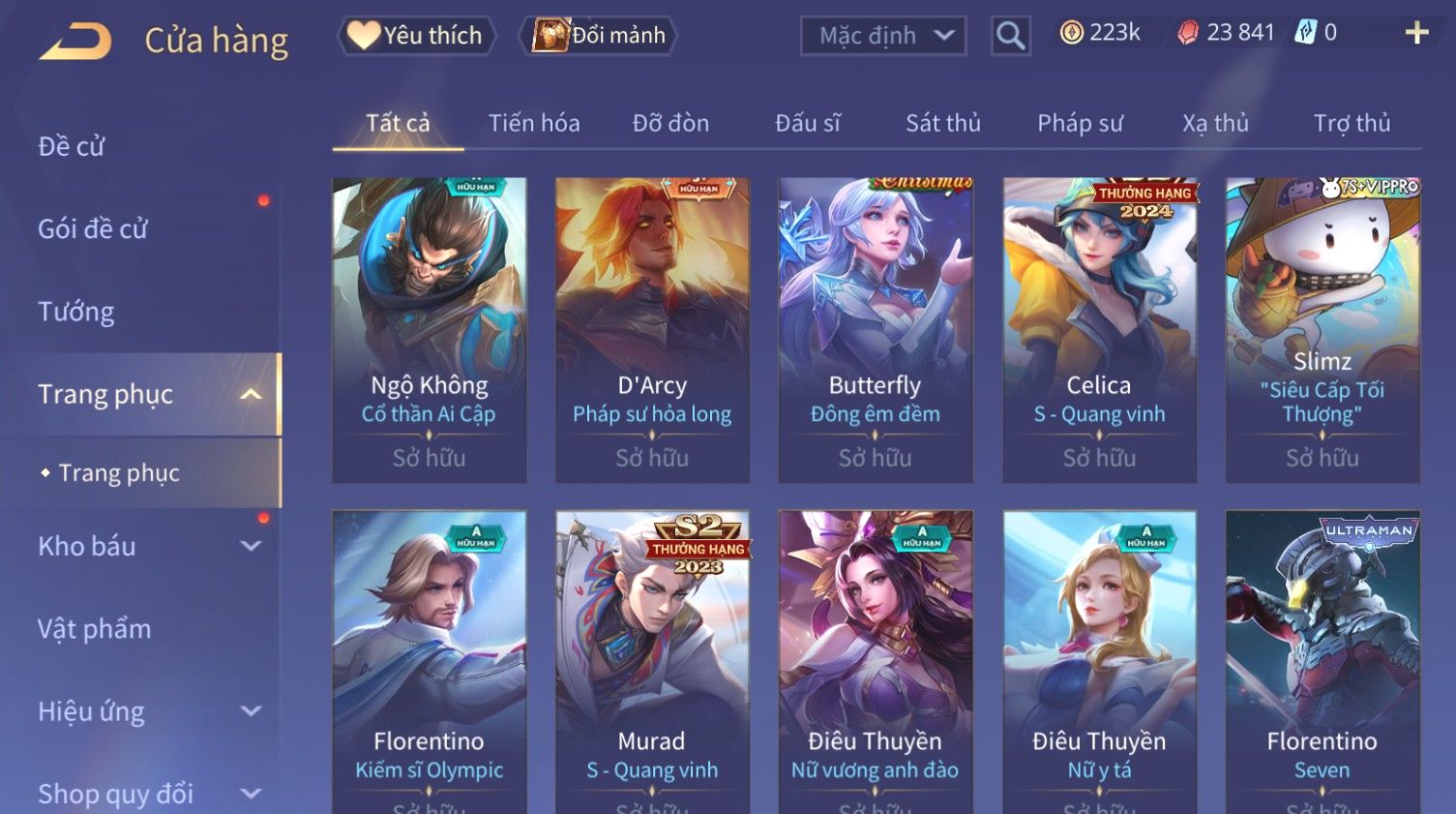
Task: Choose the Butterfly Đông êm đềm skin card
Action: pos(875,329)
